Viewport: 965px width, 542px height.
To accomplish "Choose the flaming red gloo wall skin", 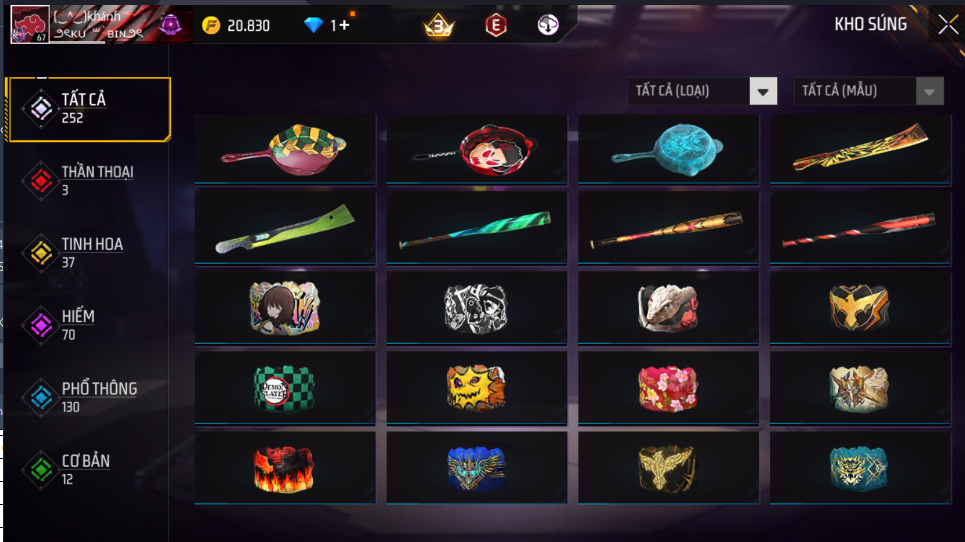I will tap(285, 467).
